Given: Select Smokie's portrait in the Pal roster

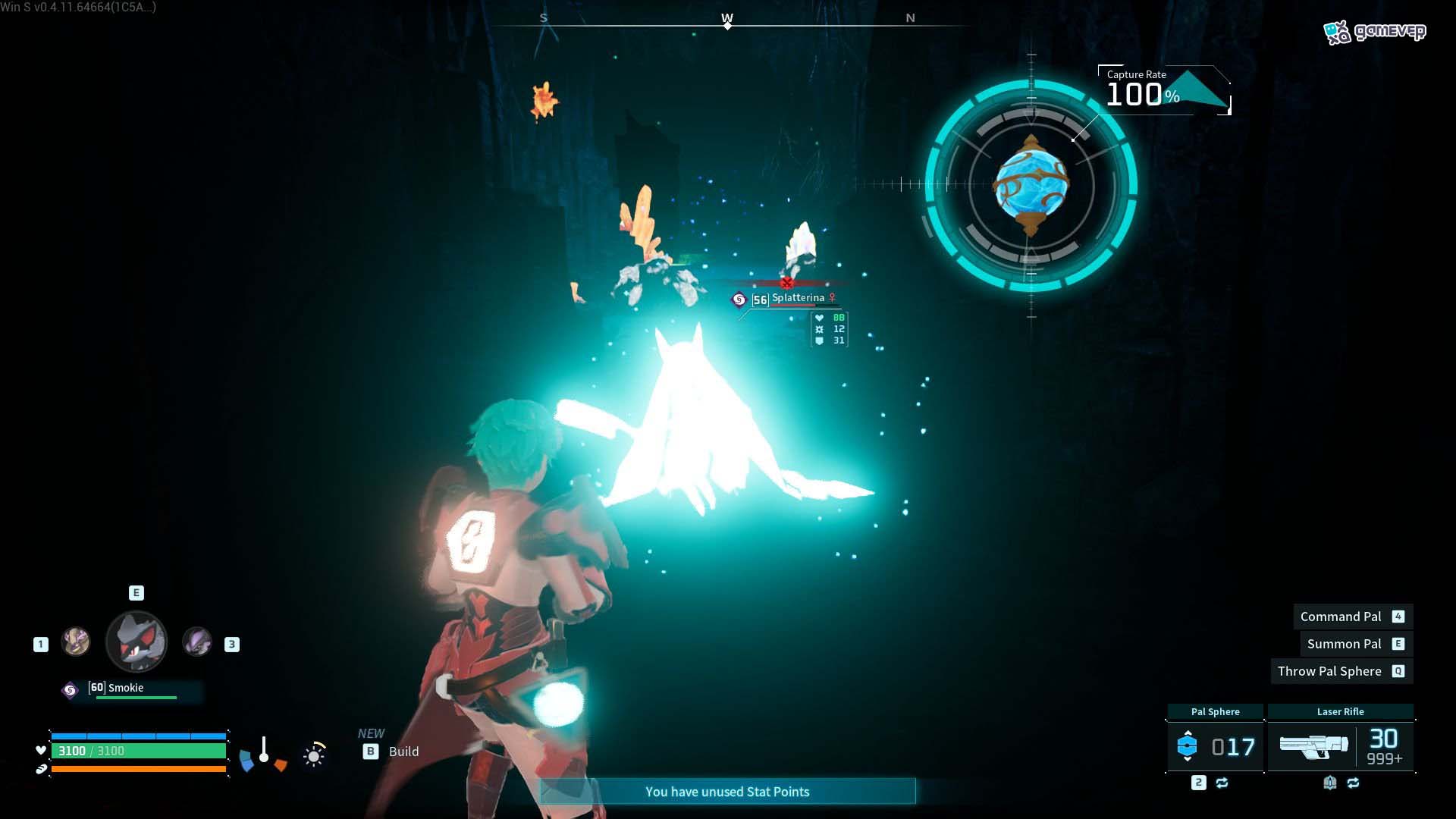Looking at the screenshot, I should 136,642.
